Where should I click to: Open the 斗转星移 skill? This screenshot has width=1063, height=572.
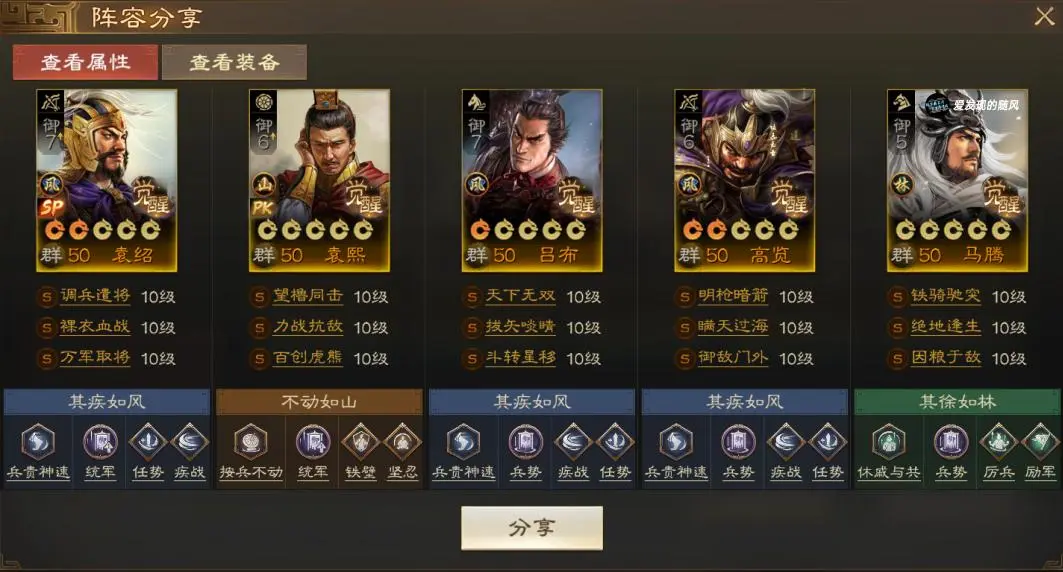521,358
